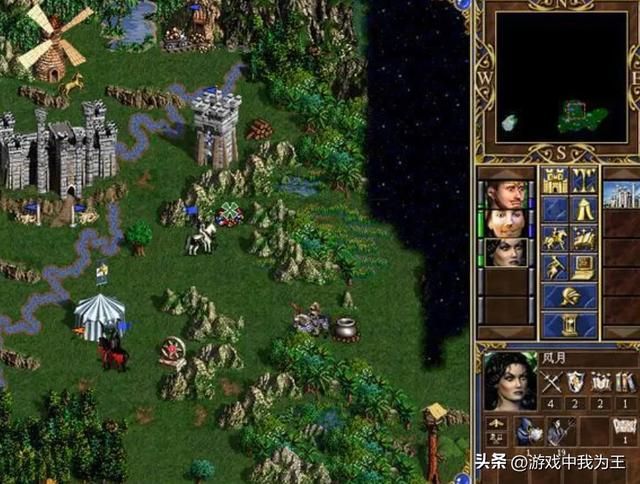Click the large hero portrait in status panel
Viewport: 640px width, 484px height.
[x=509, y=381]
